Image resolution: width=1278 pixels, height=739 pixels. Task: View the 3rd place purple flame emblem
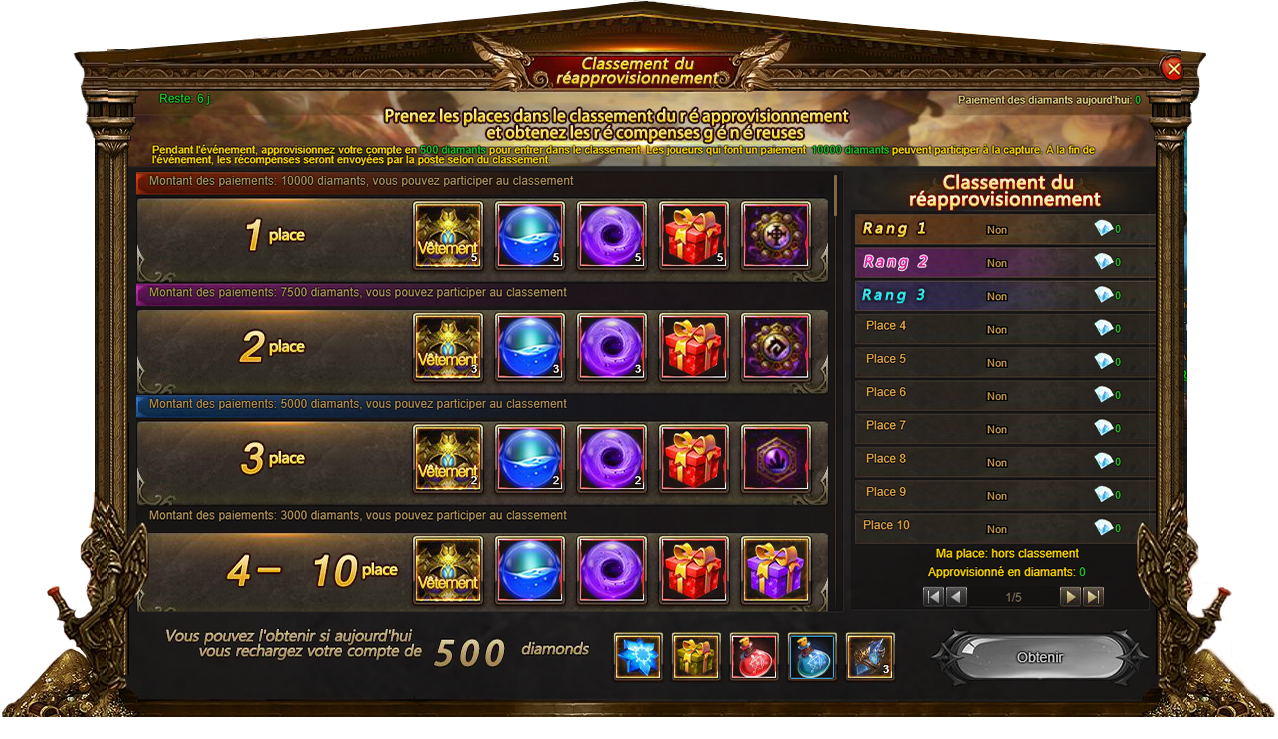776,458
